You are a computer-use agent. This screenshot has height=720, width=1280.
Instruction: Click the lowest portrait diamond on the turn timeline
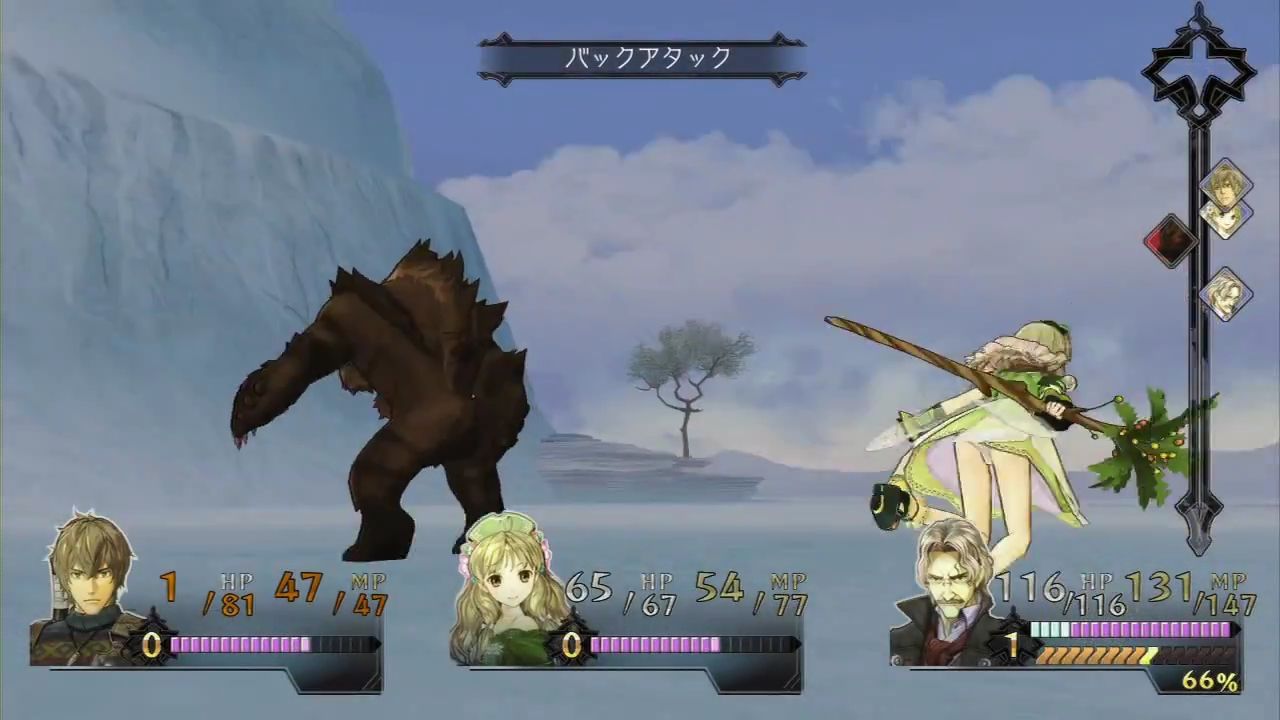click(1227, 295)
